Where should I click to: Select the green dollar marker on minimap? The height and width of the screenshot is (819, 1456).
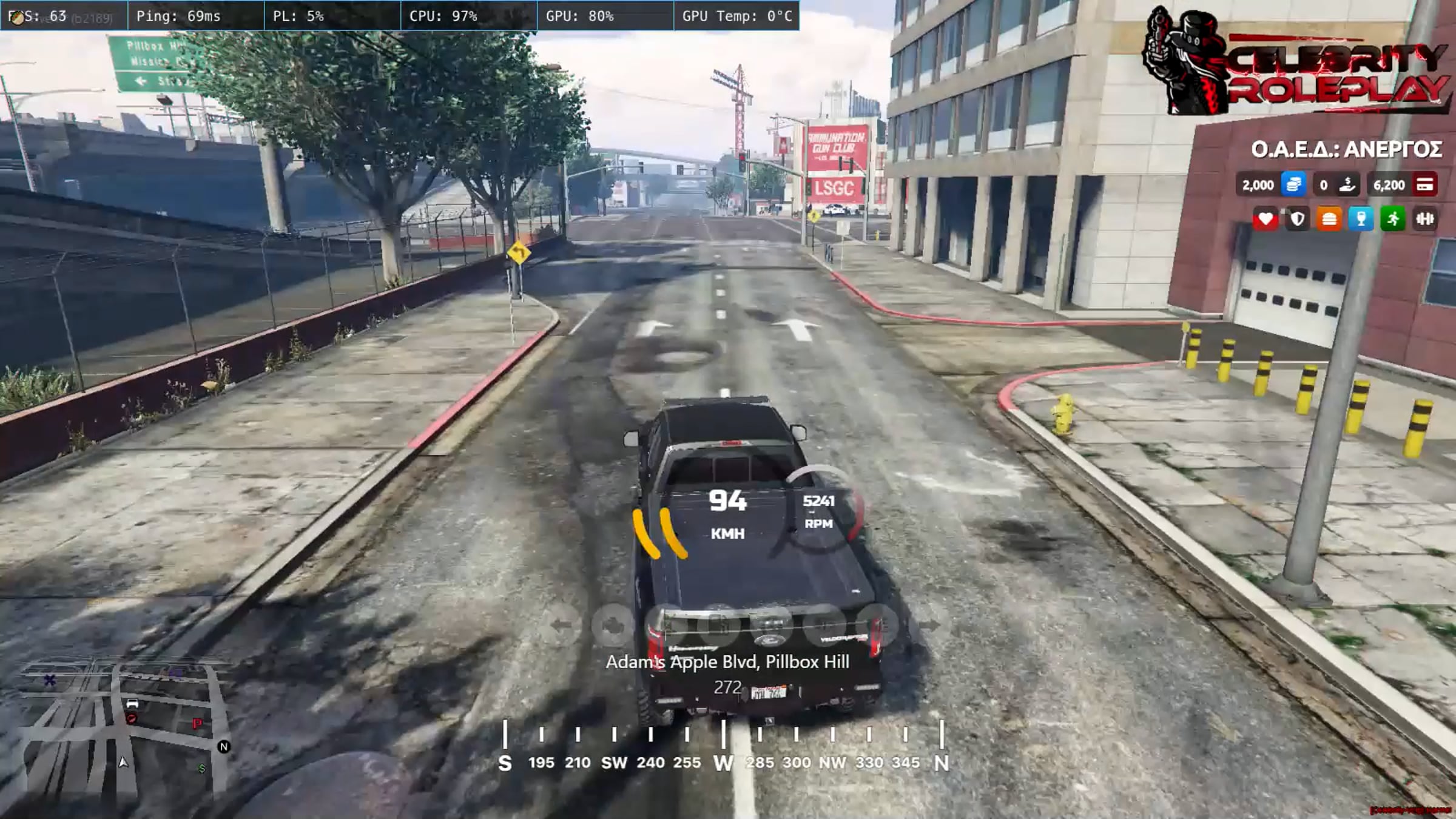click(x=201, y=769)
